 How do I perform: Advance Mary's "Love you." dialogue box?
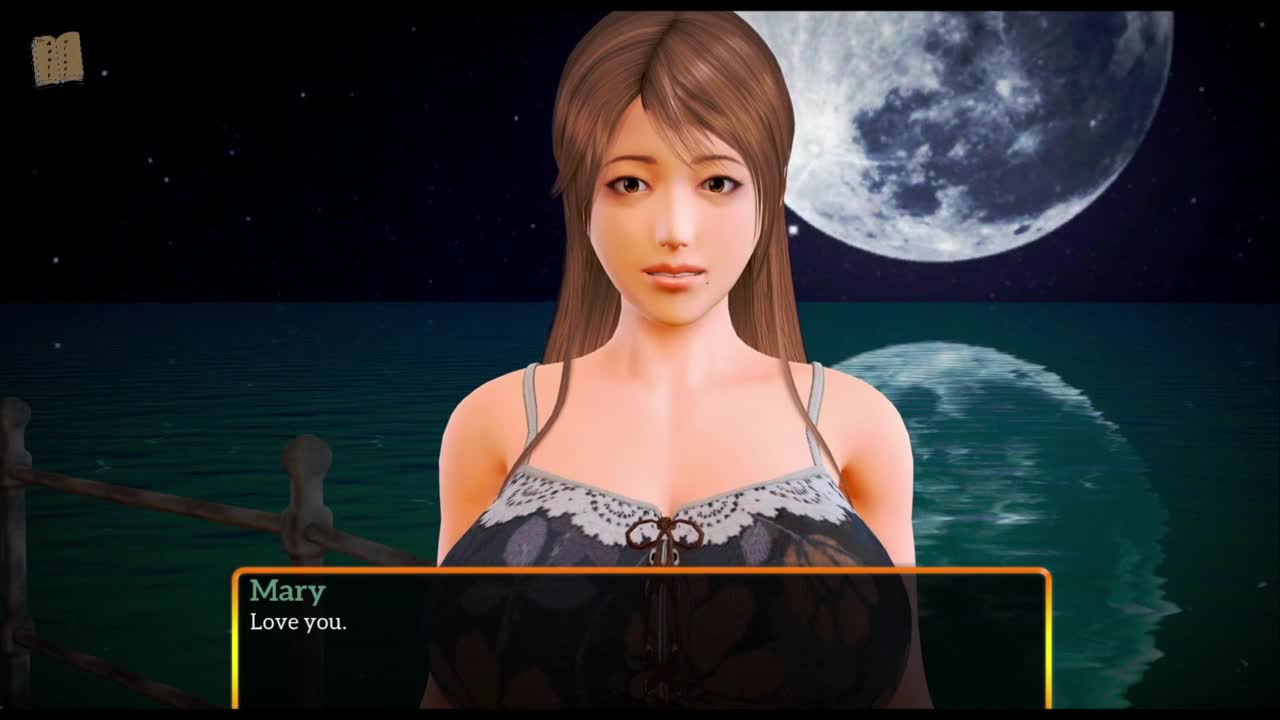tap(641, 638)
